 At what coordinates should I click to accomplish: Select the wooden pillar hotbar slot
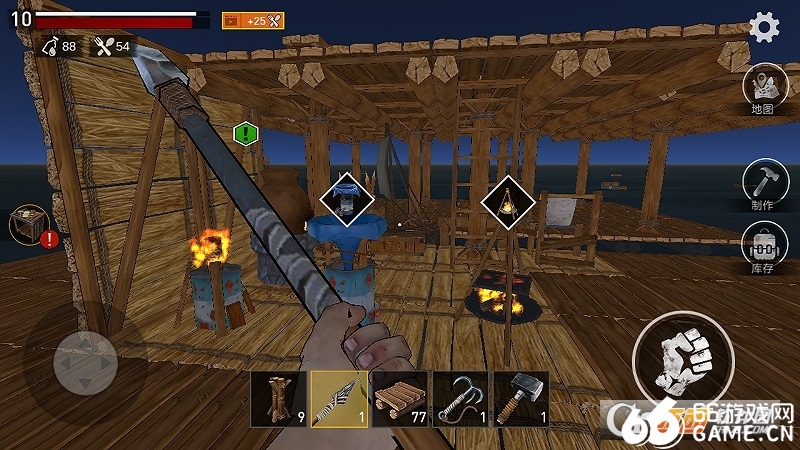click(278, 399)
